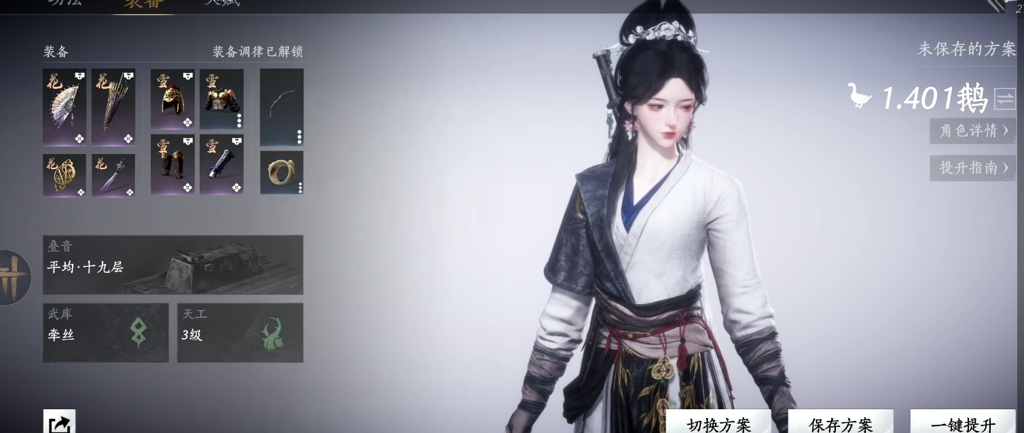Save the plan with 保存方案
This screenshot has height=433, width=1024.
[x=841, y=424]
